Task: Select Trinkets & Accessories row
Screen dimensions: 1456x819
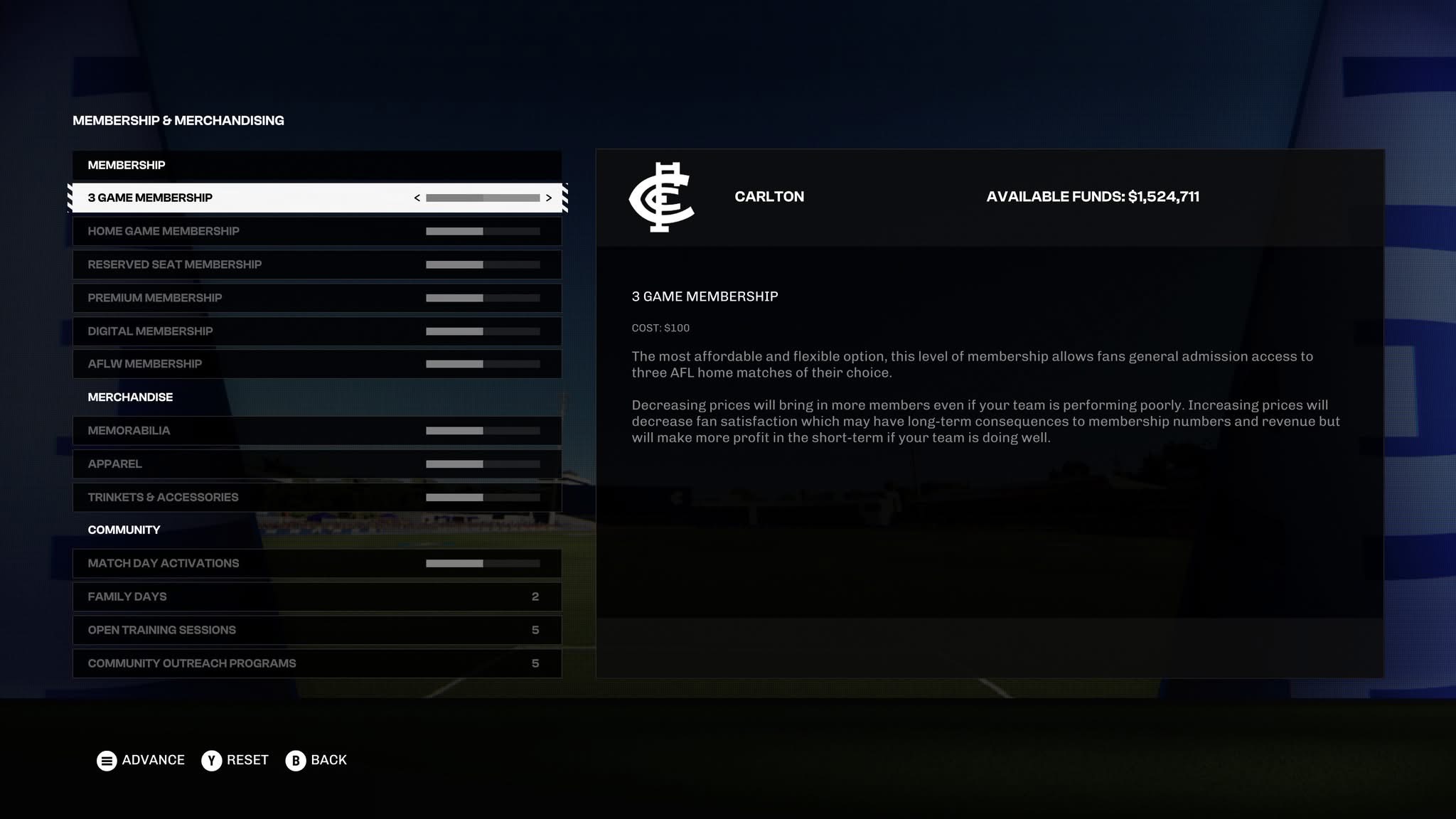Action: pyautogui.click(x=213, y=498)
